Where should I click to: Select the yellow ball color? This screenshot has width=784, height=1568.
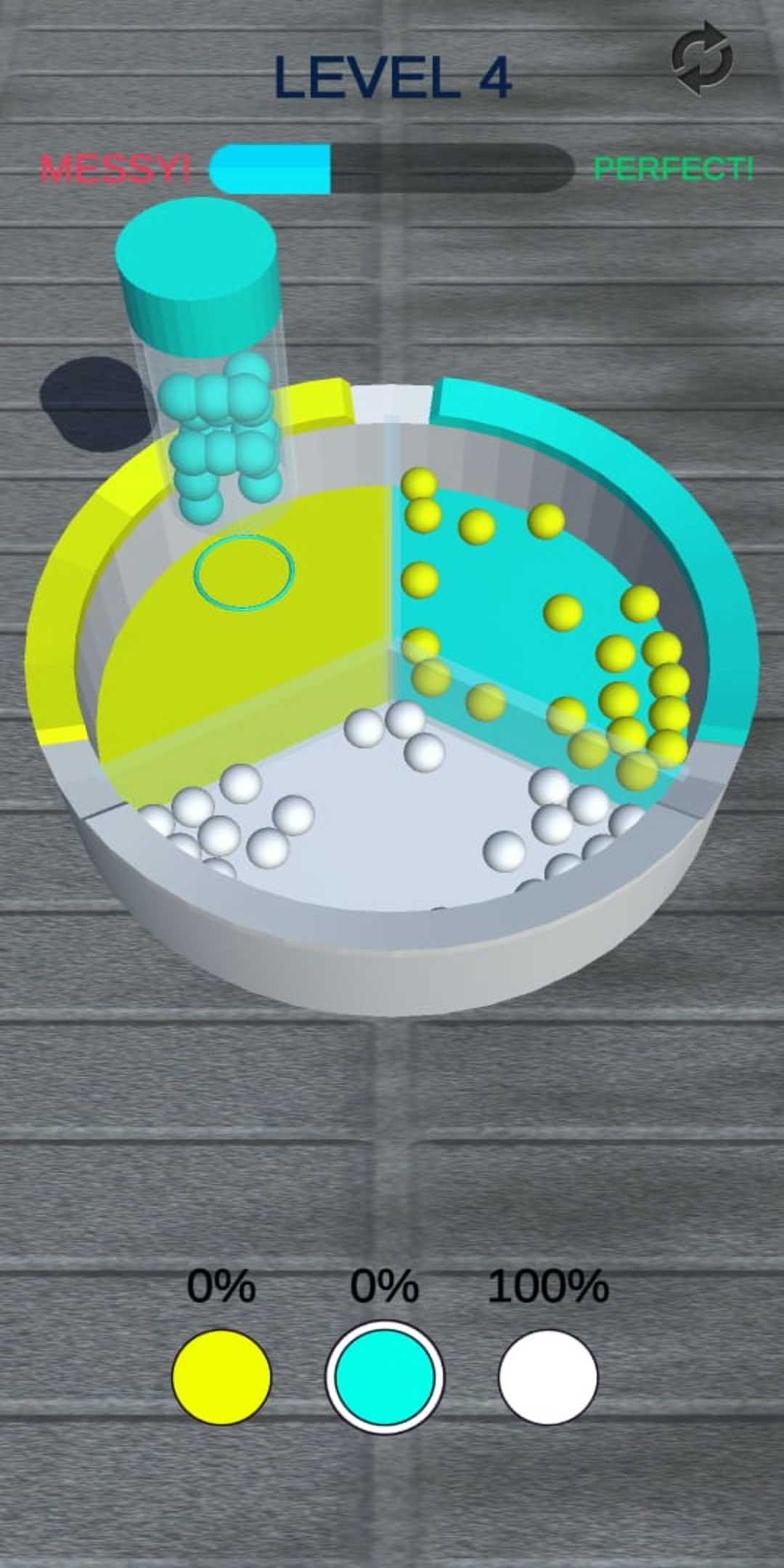pyautogui.click(x=221, y=1376)
